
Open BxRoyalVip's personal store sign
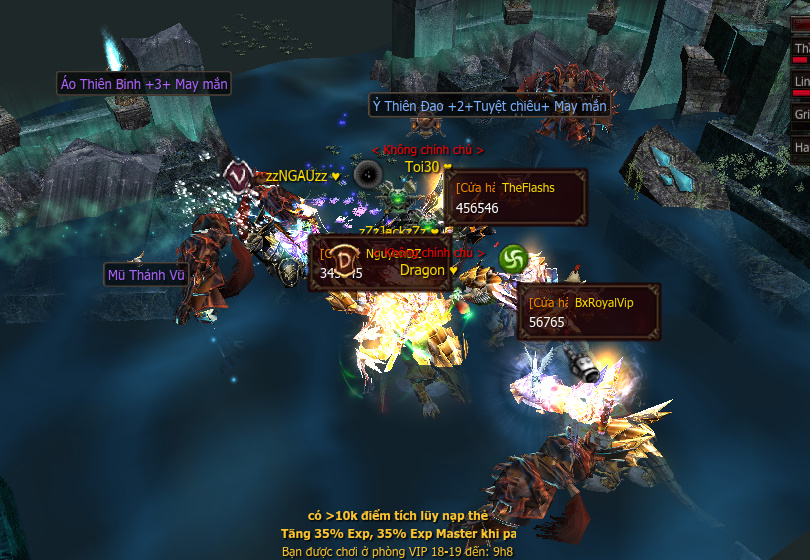tap(589, 311)
